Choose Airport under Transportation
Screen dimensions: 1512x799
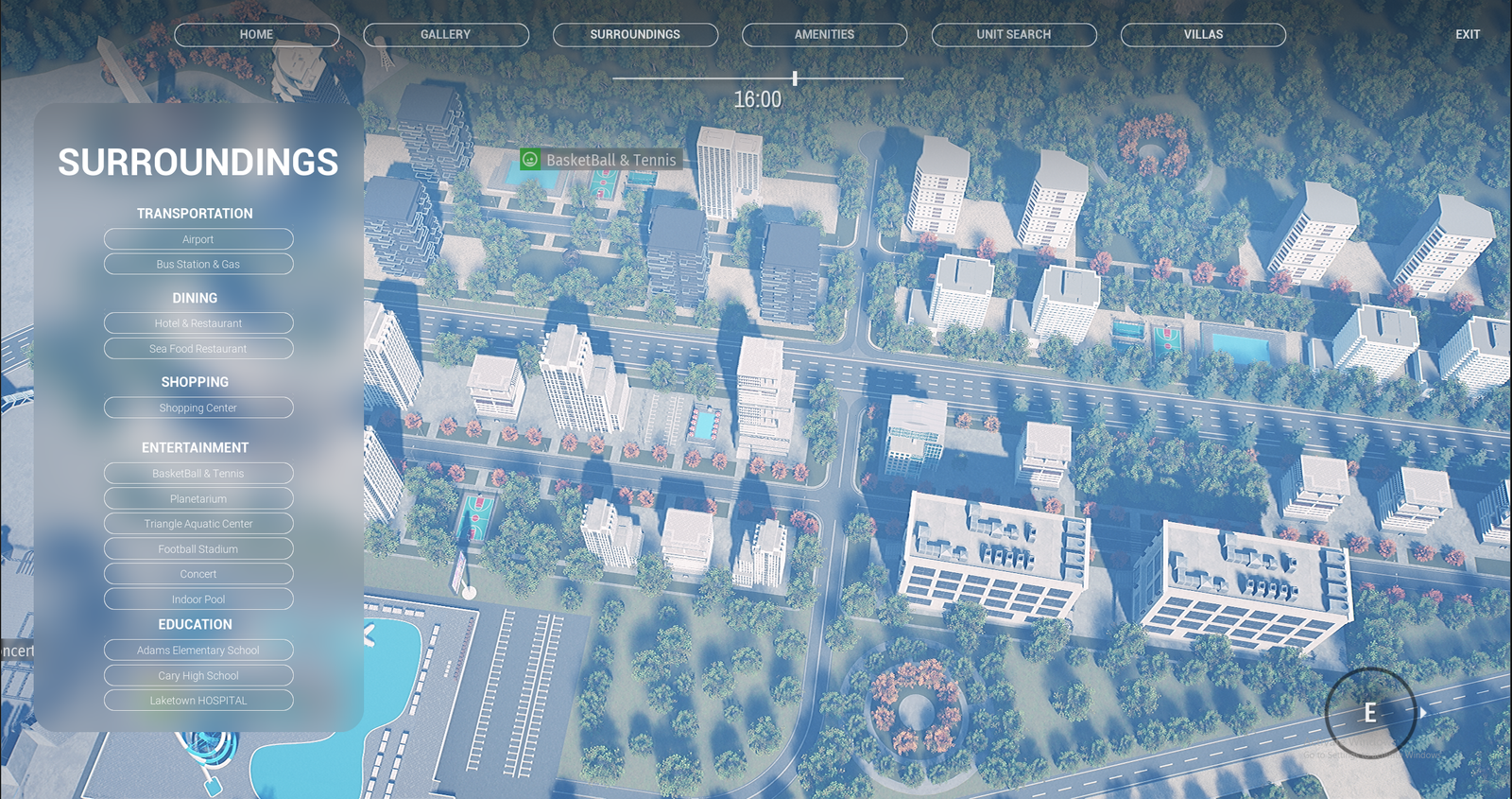tap(198, 239)
